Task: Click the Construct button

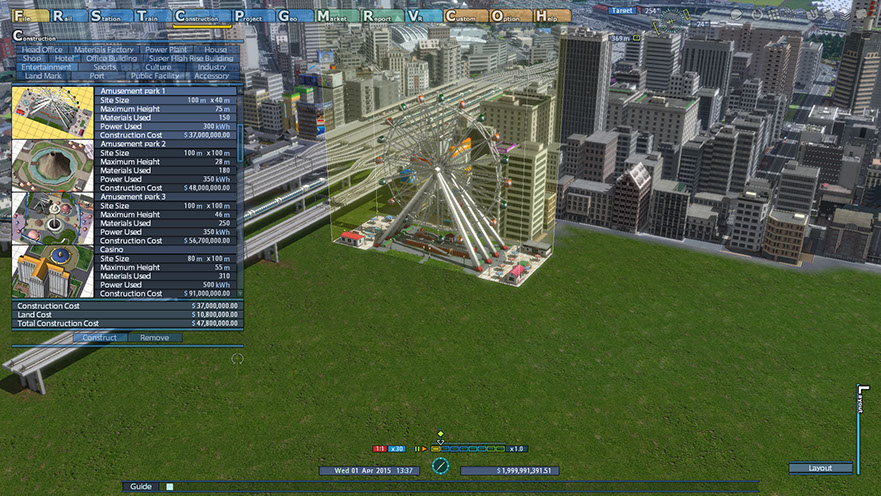Action: (99, 338)
